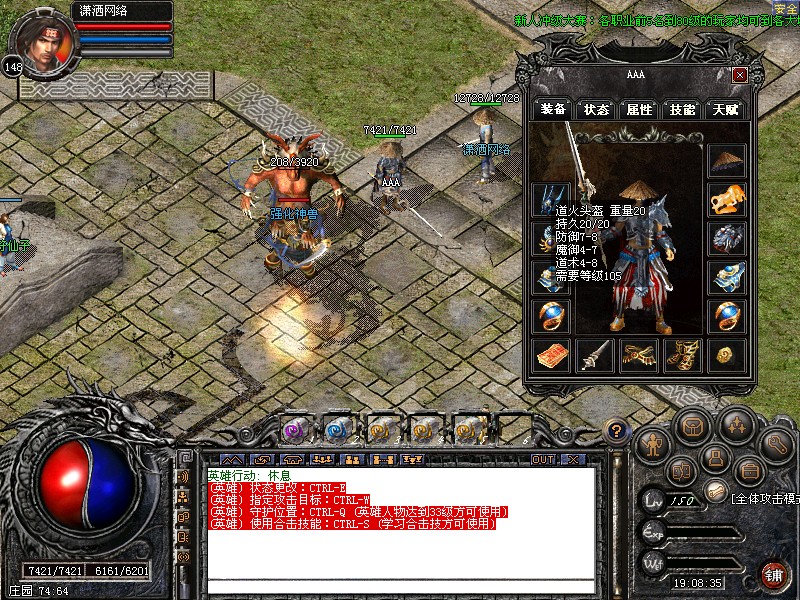The width and height of the screenshot is (800, 600).
Task: Show the 技能 skills tab
Action: pyautogui.click(x=682, y=109)
